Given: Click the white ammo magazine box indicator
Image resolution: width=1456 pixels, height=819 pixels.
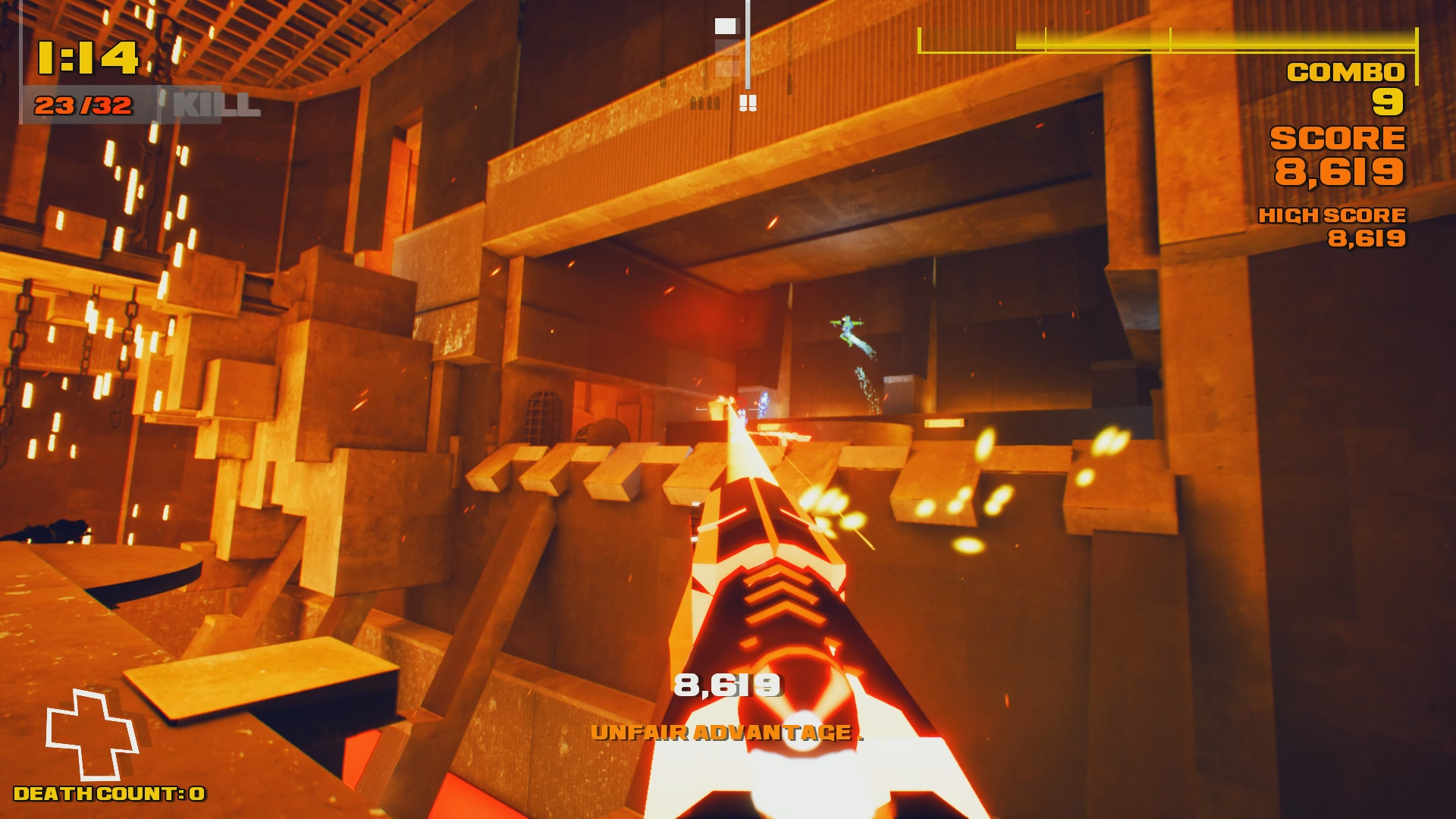Looking at the screenshot, I should point(726,25).
